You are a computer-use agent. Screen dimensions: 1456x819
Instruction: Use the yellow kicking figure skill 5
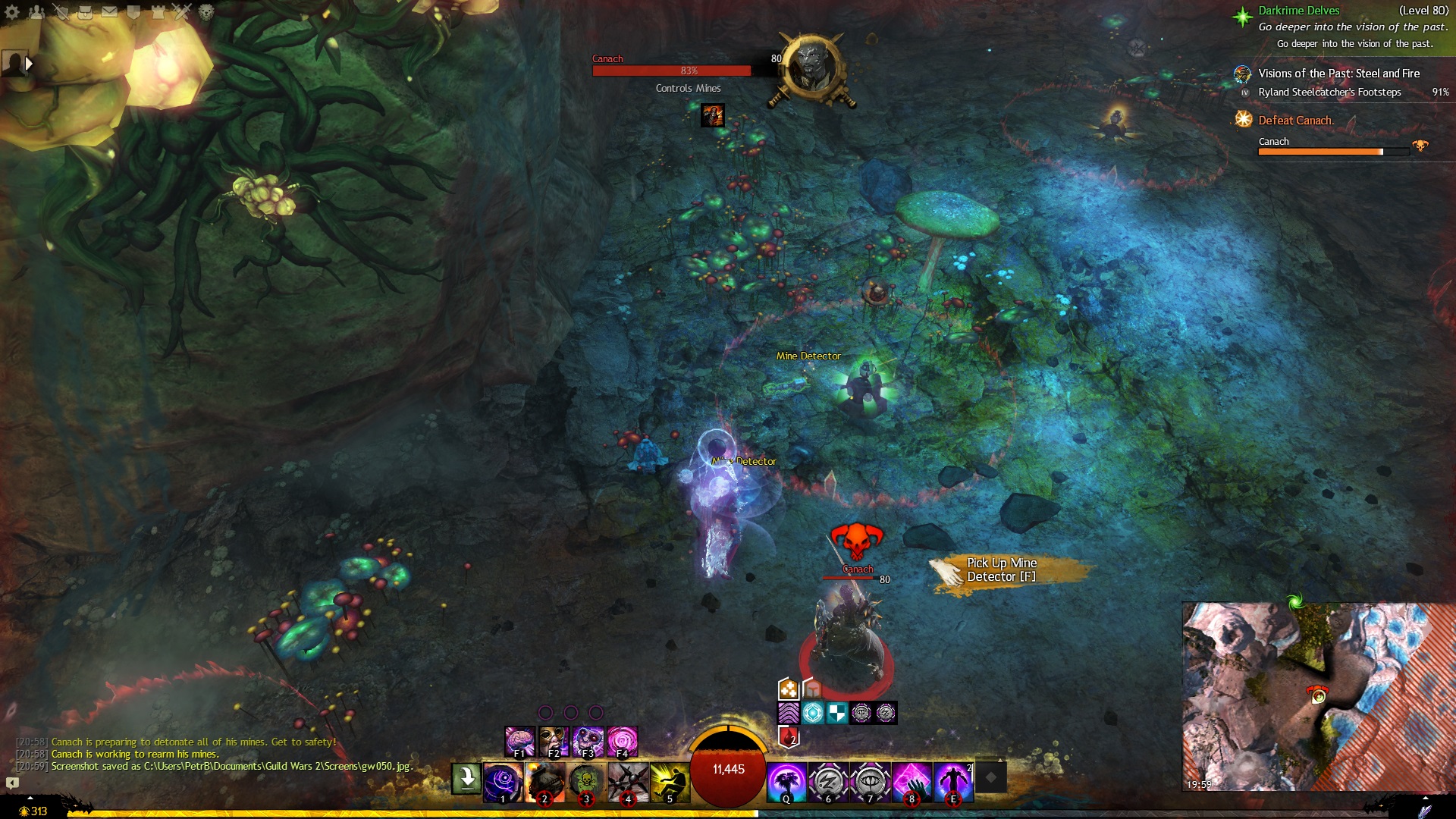click(670, 783)
